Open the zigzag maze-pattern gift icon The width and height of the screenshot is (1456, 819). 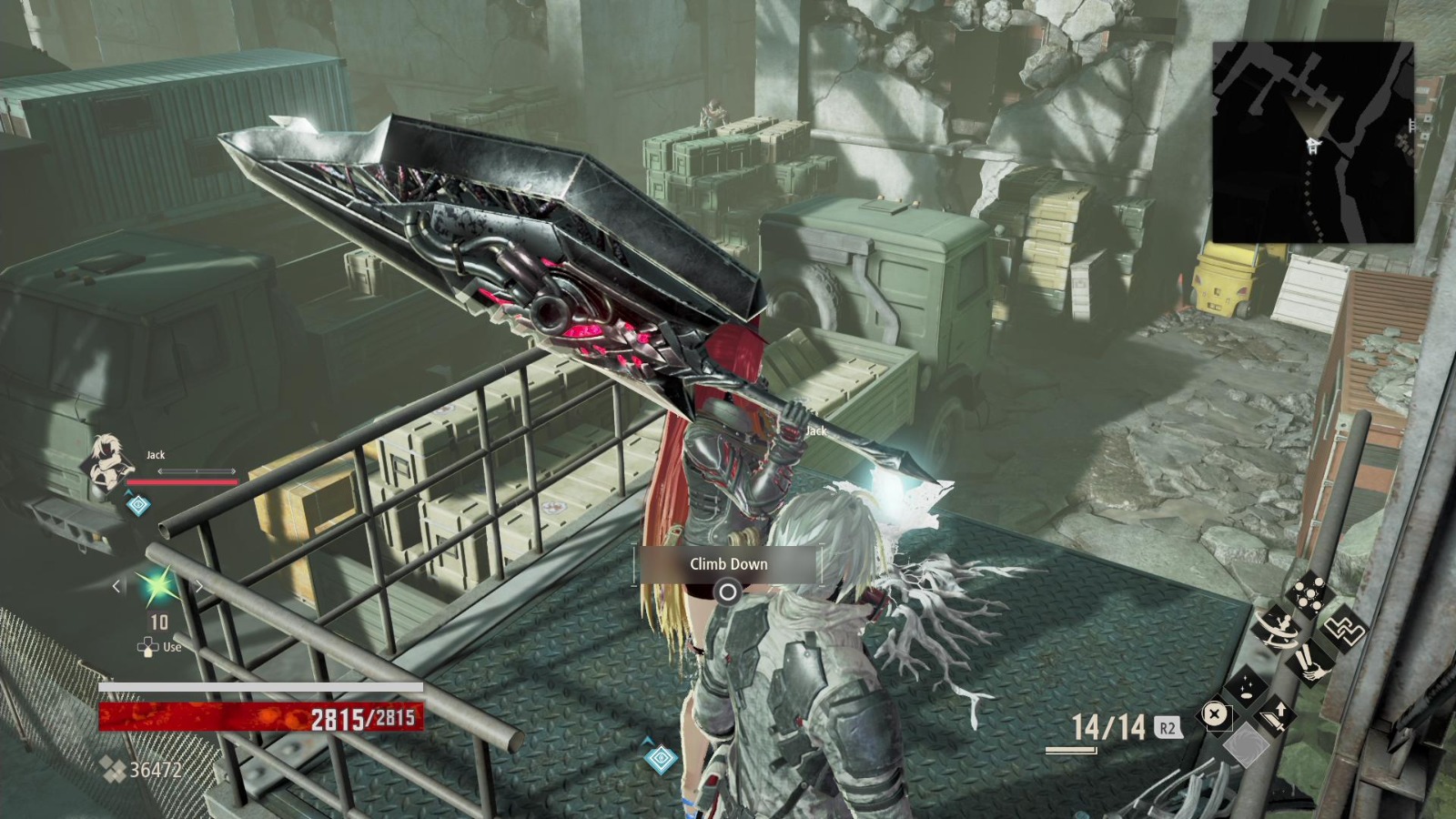coord(1344,630)
